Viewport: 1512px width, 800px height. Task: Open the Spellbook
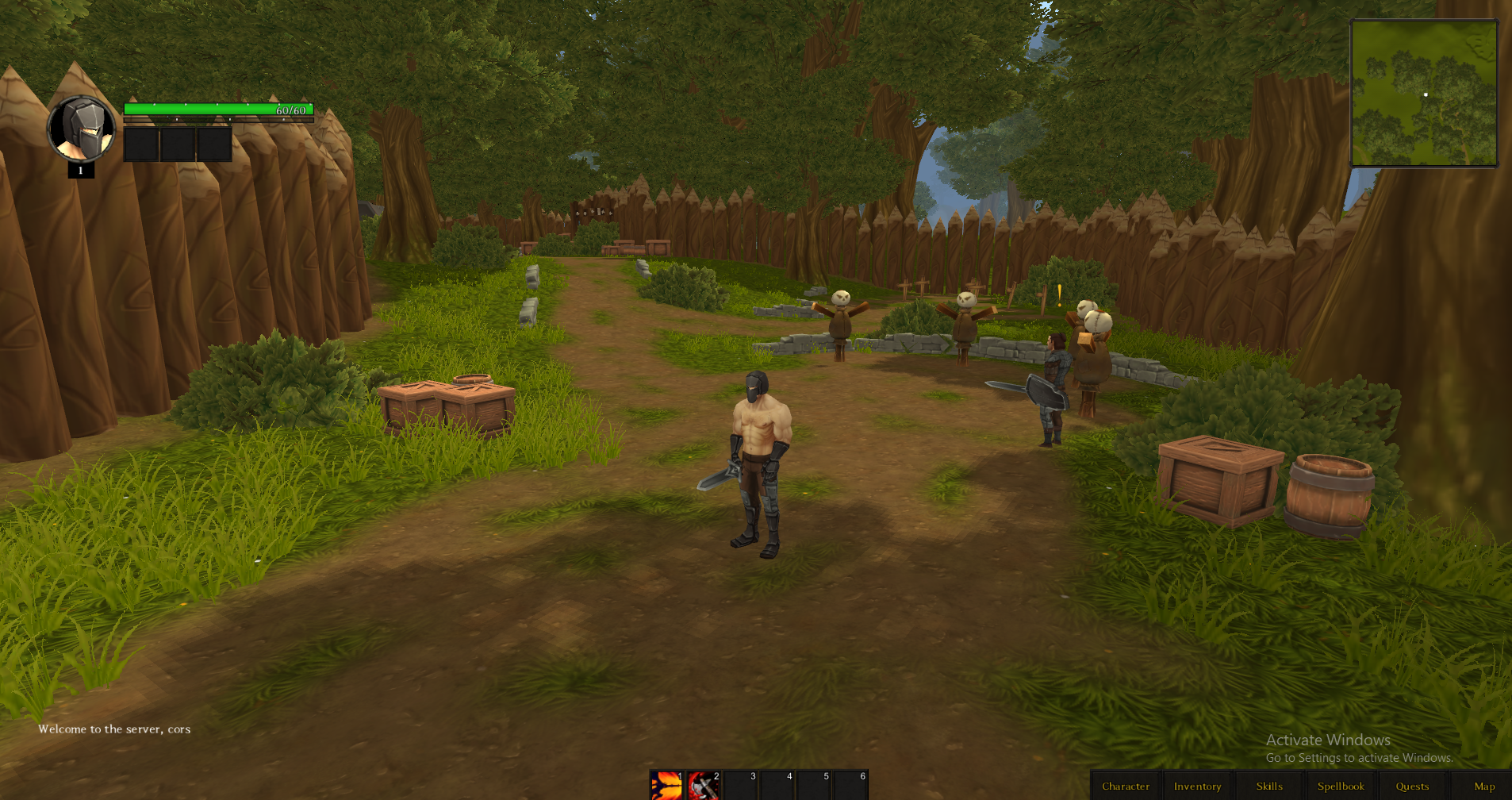tap(1341, 786)
